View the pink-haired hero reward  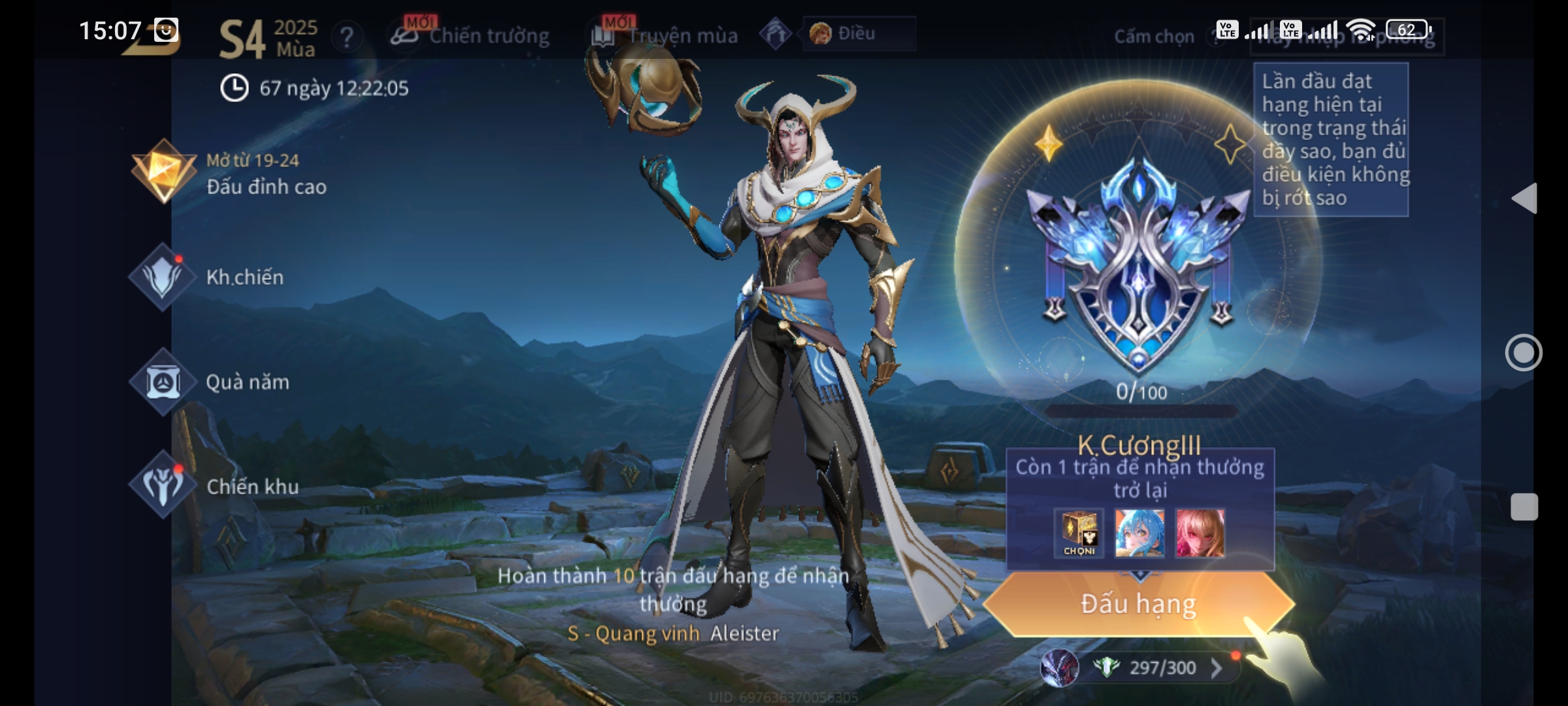1200,533
